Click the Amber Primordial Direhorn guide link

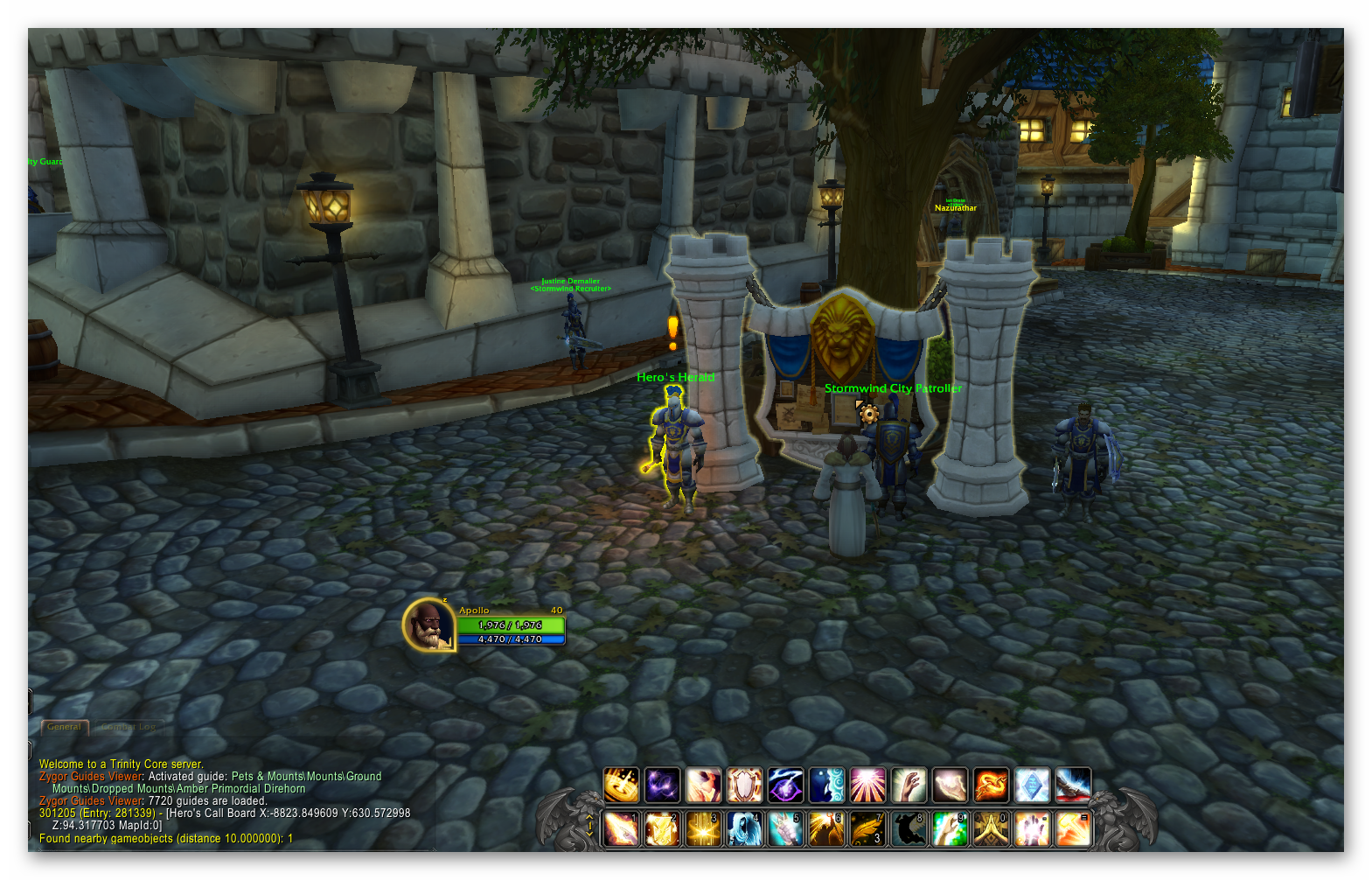[x=241, y=789]
